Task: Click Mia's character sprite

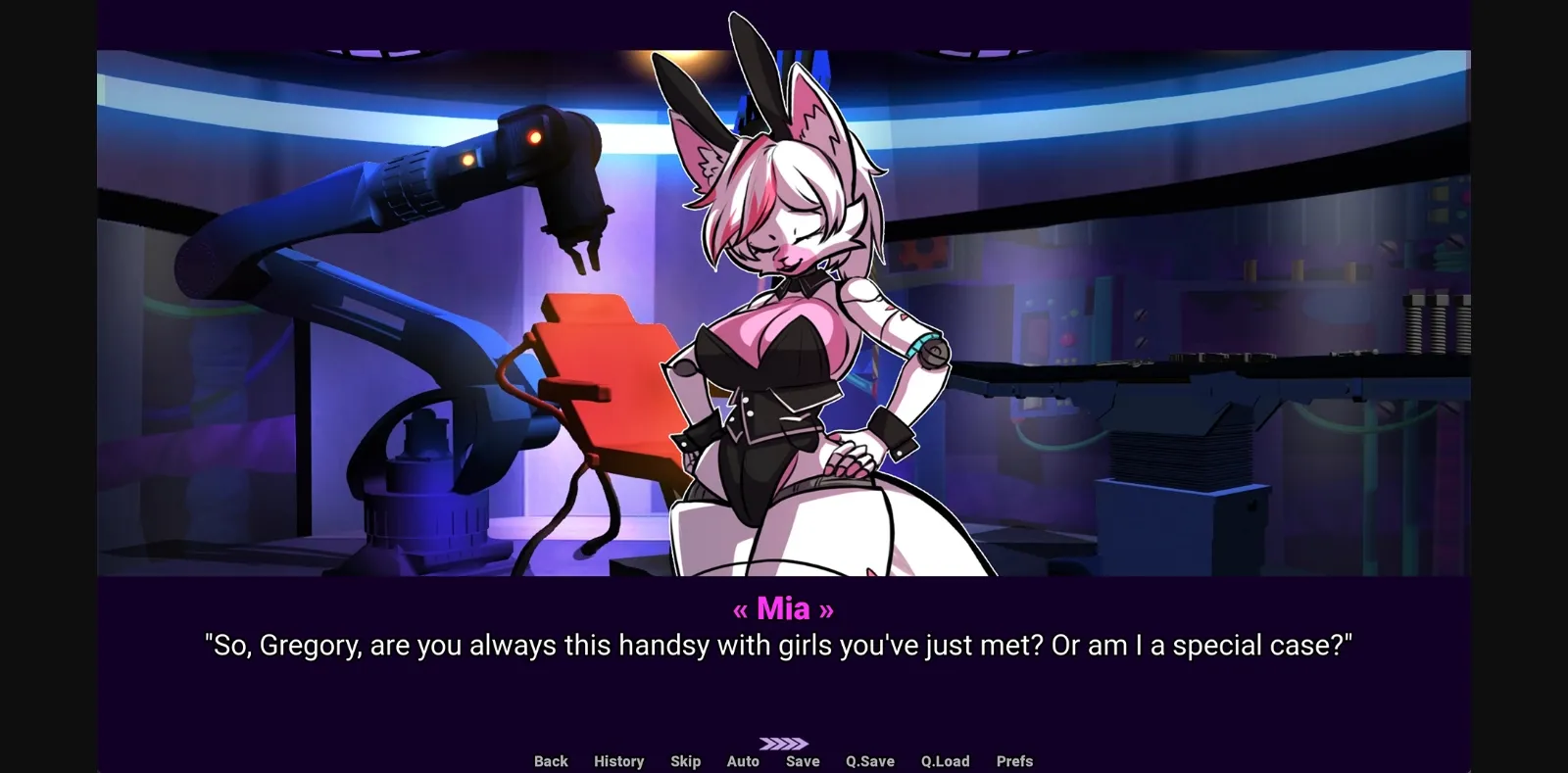Action: click(x=794, y=372)
